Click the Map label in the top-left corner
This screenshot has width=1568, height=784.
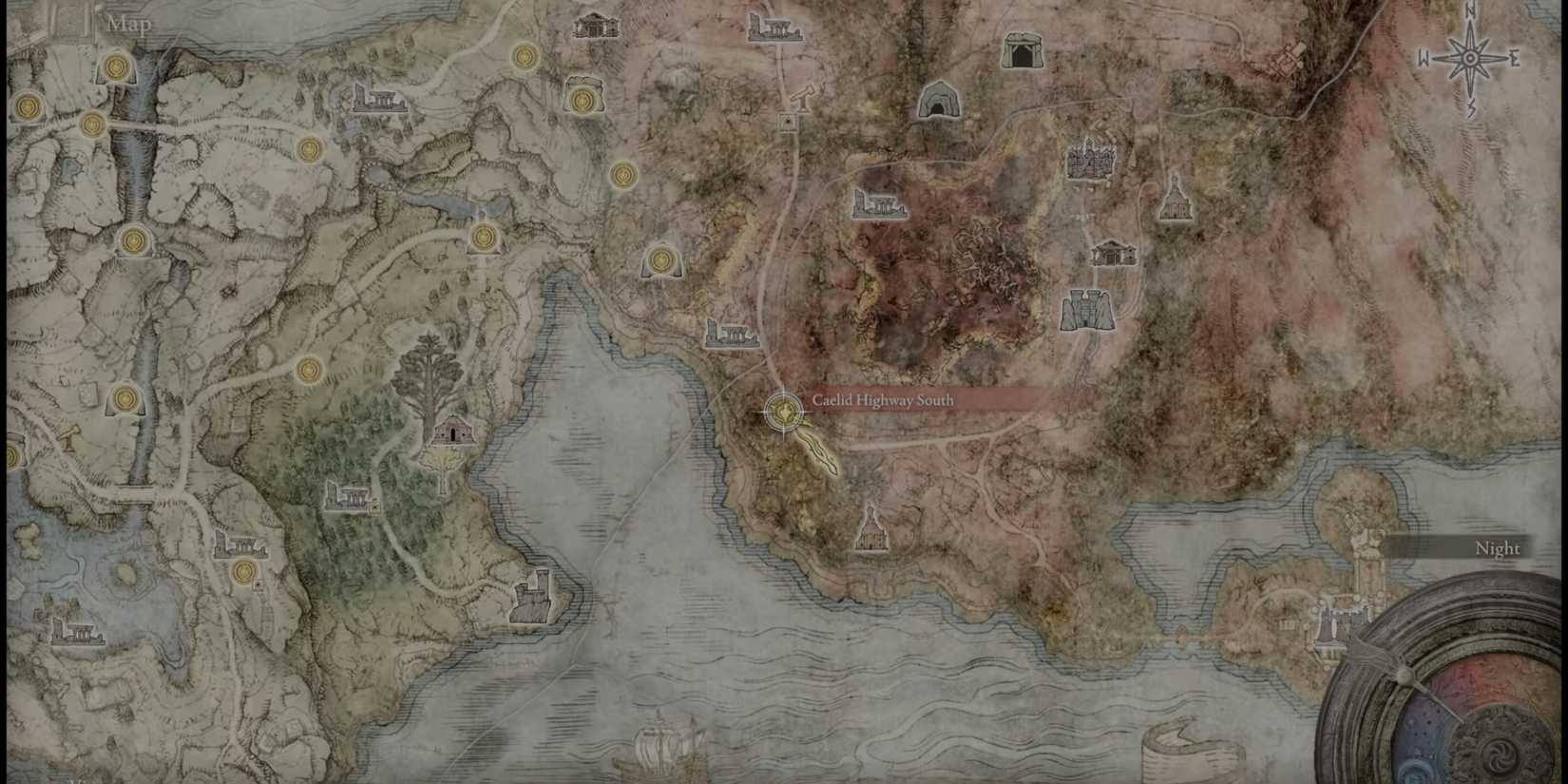pos(128,21)
